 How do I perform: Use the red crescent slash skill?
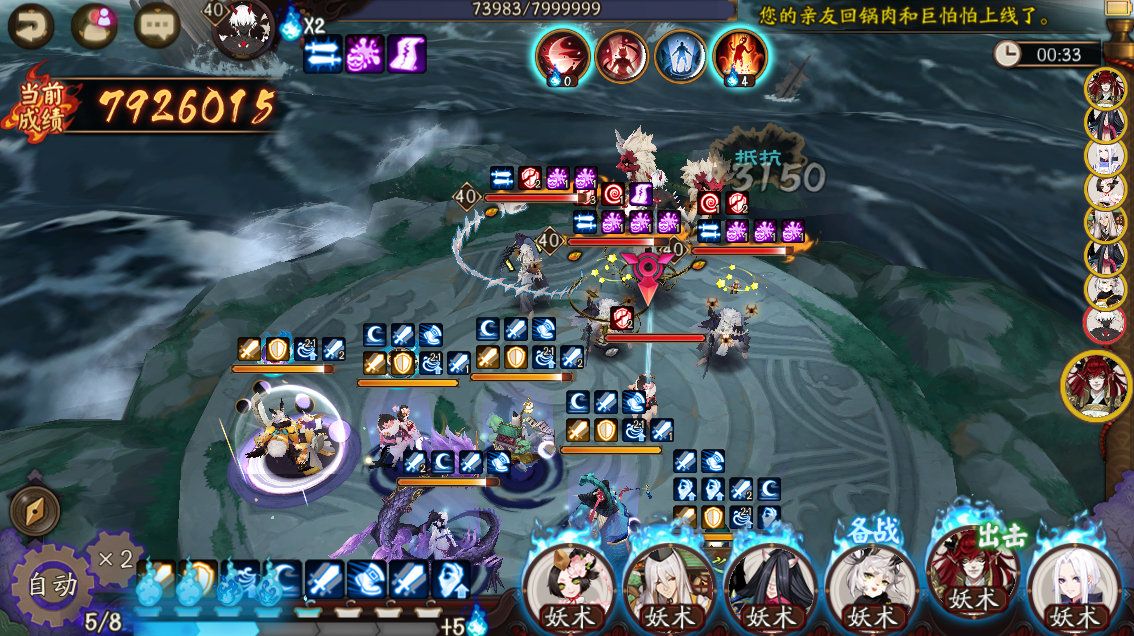560,56
